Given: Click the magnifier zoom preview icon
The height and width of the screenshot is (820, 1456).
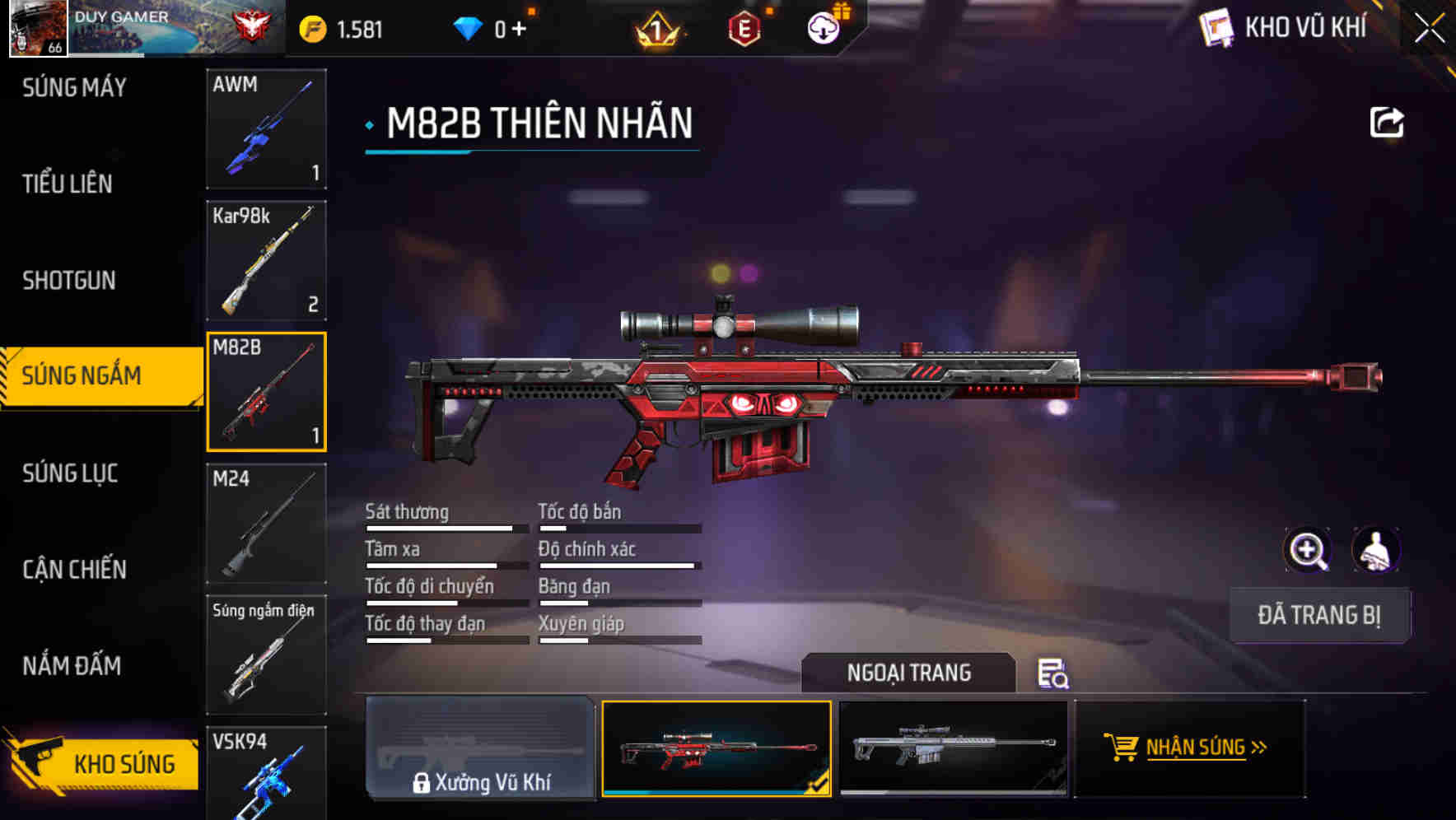Looking at the screenshot, I should pyautogui.click(x=1308, y=550).
